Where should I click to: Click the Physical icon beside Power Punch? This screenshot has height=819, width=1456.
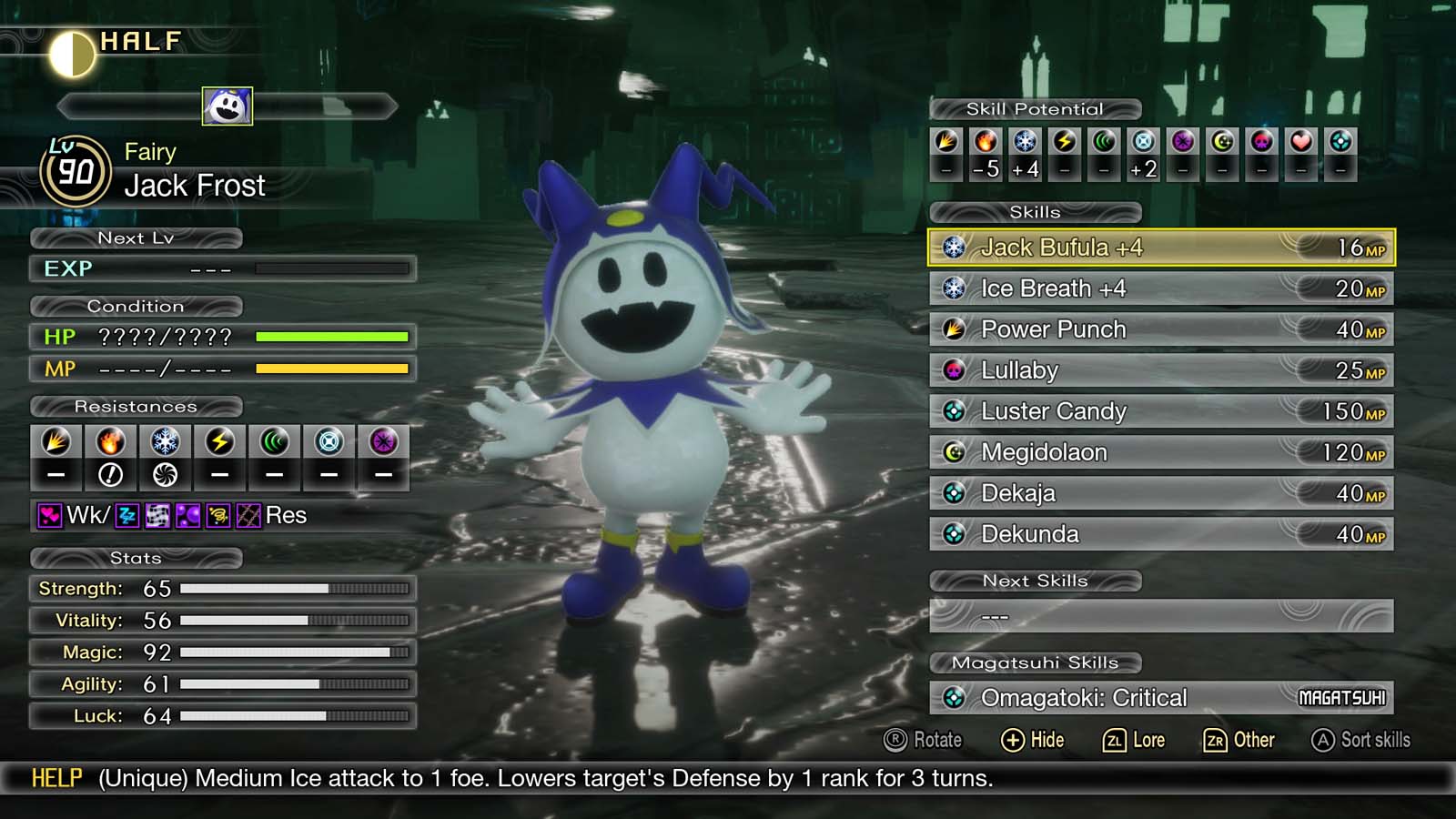(x=953, y=329)
